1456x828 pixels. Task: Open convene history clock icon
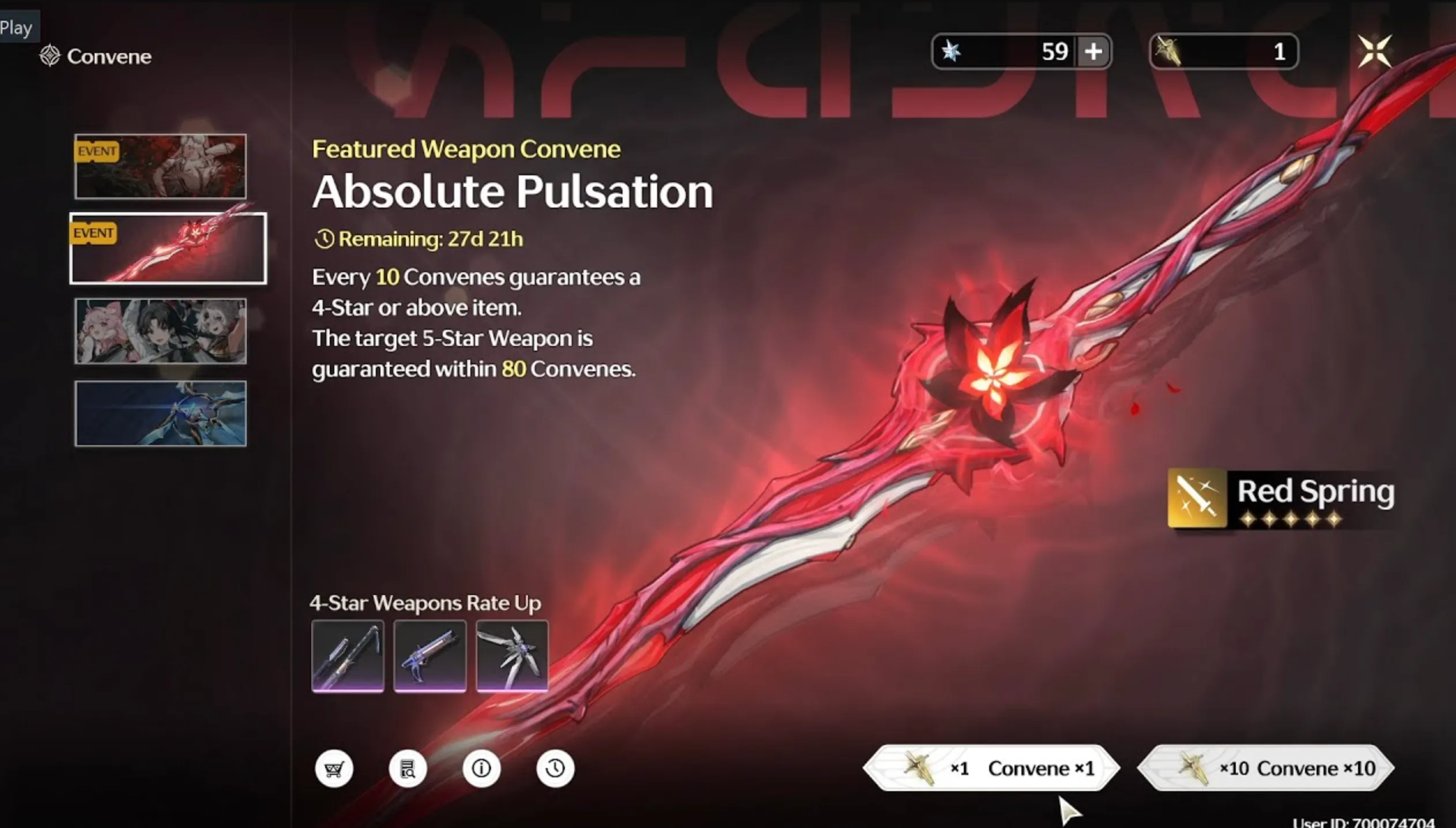(555, 769)
